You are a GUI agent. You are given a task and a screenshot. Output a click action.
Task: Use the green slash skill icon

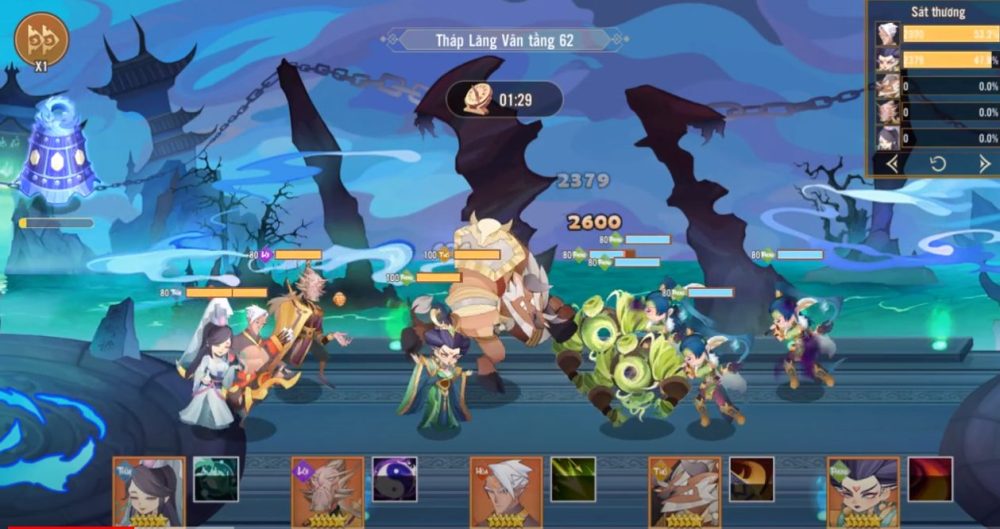[573, 479]
